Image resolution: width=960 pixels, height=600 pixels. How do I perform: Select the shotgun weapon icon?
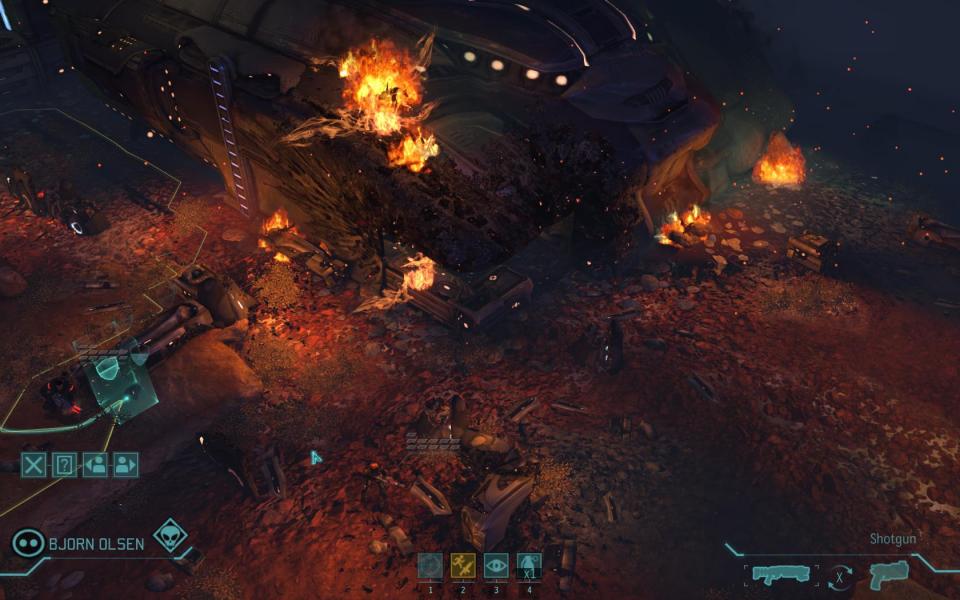coord(779,575)
